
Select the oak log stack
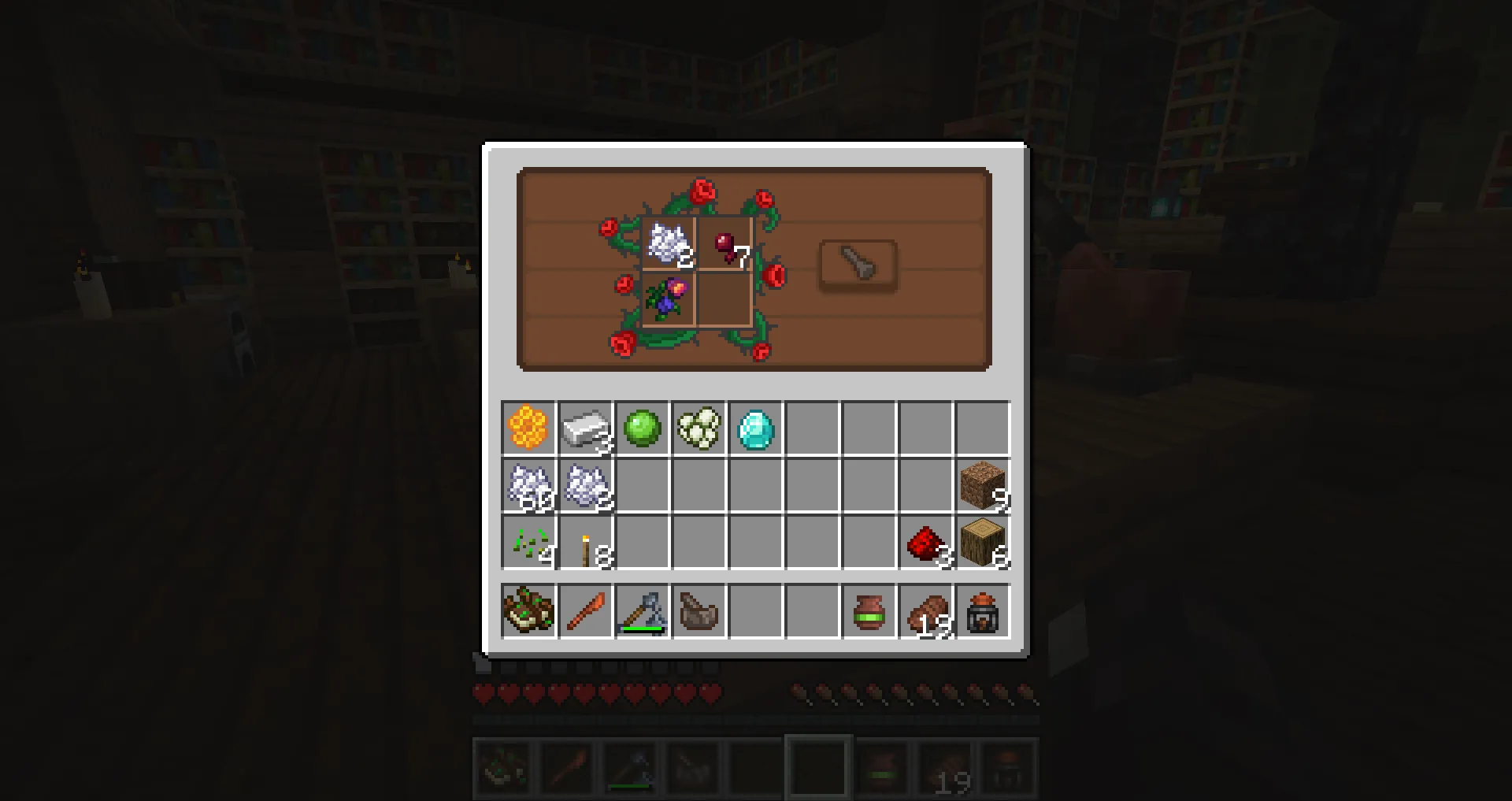click(983, 543)
